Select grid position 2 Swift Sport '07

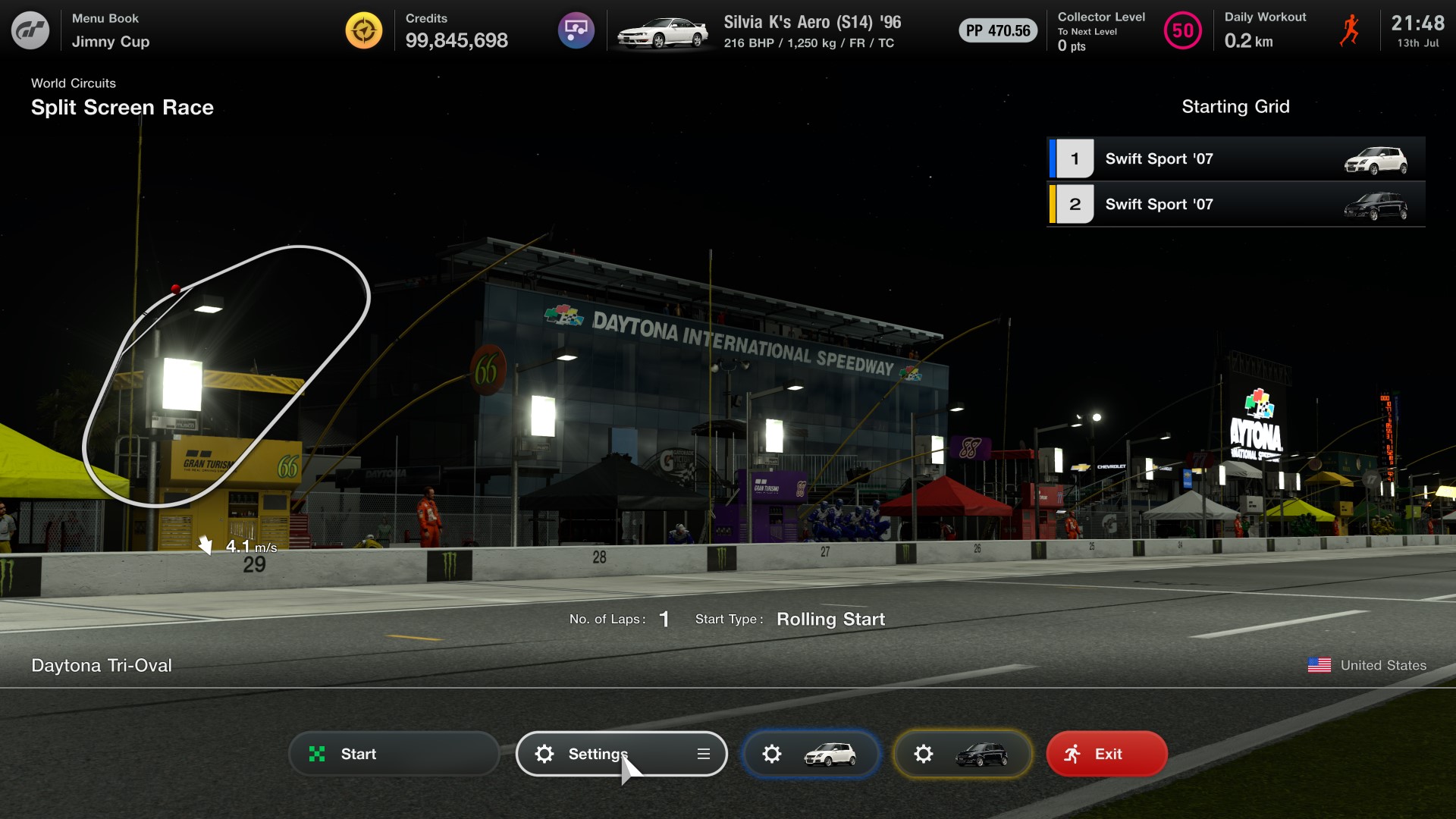click(x=1235, y=204)
